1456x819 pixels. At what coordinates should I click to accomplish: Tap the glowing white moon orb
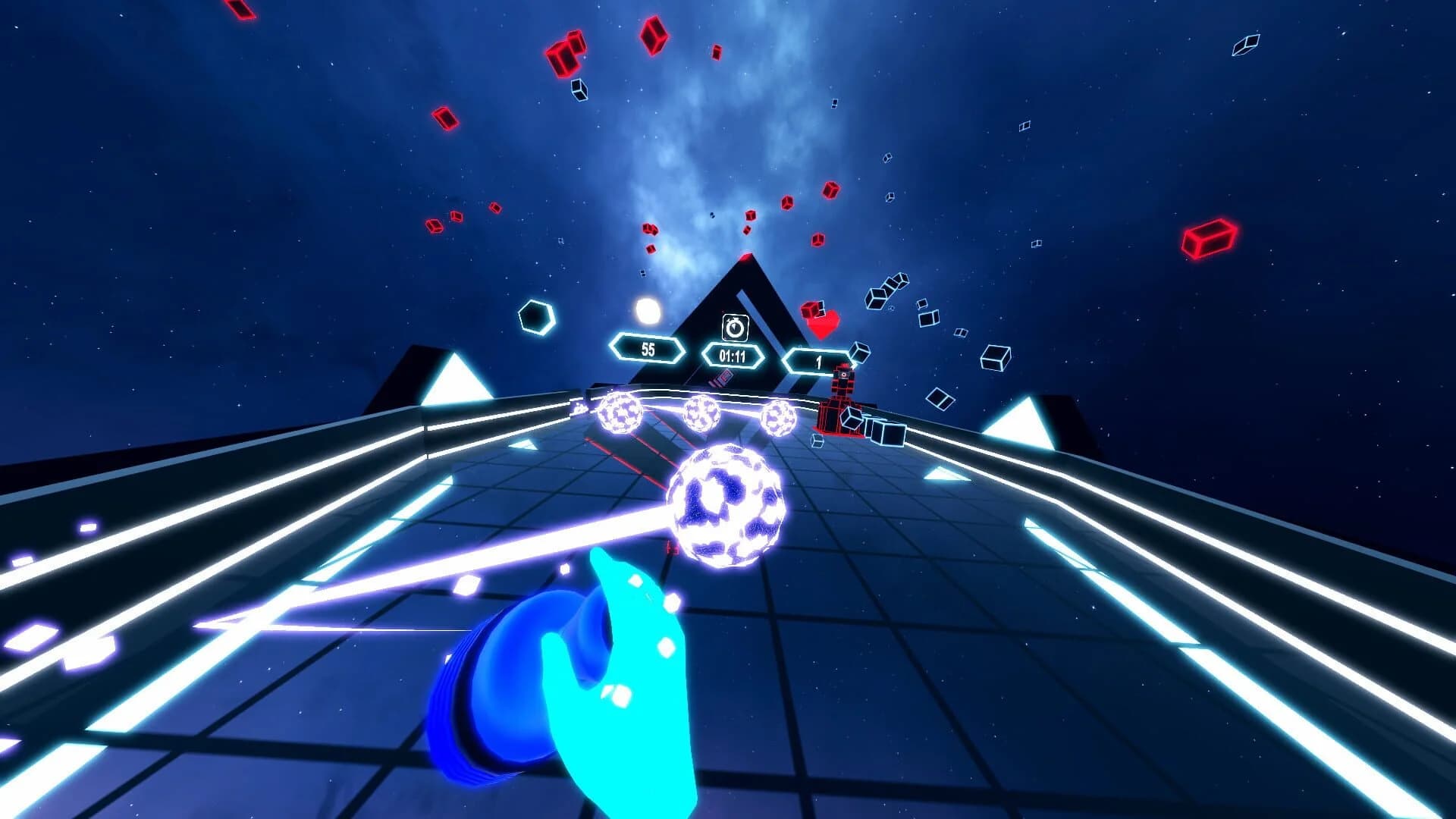coord(648,310)
